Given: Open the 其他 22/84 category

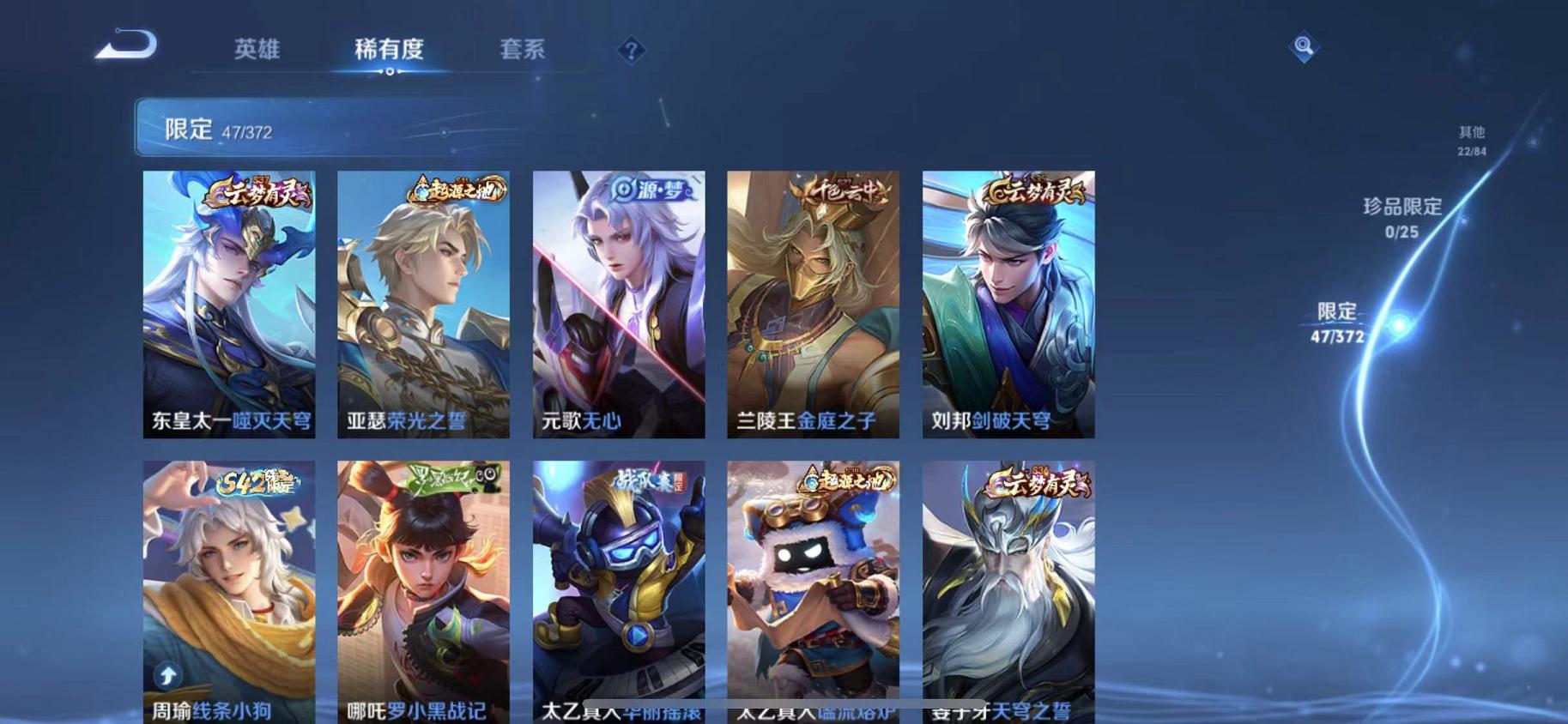Looking at the screenshot, I should coord(1471,140).
